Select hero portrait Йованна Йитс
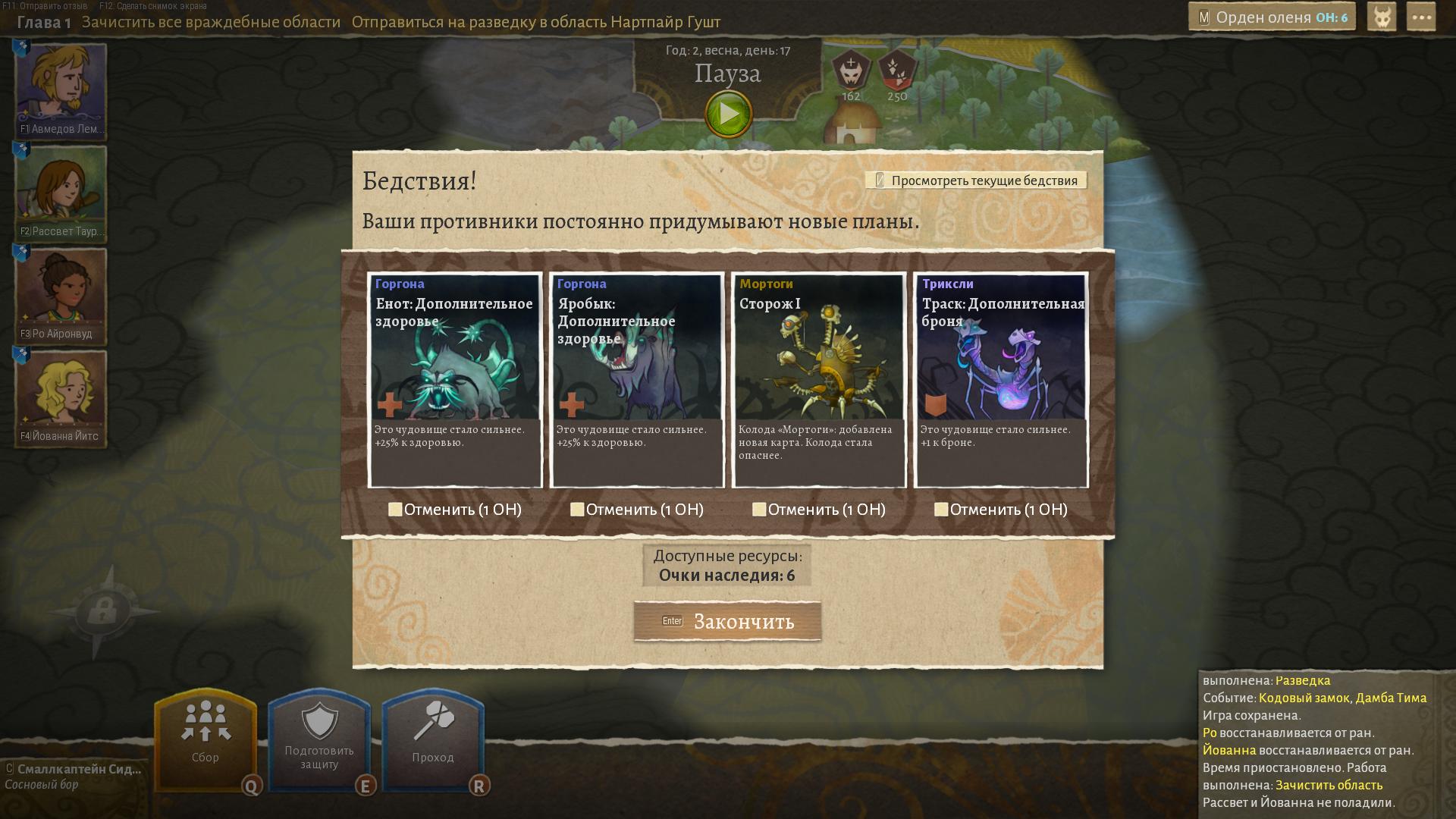This screenshot has height=819, width=1456. [61, 397]
